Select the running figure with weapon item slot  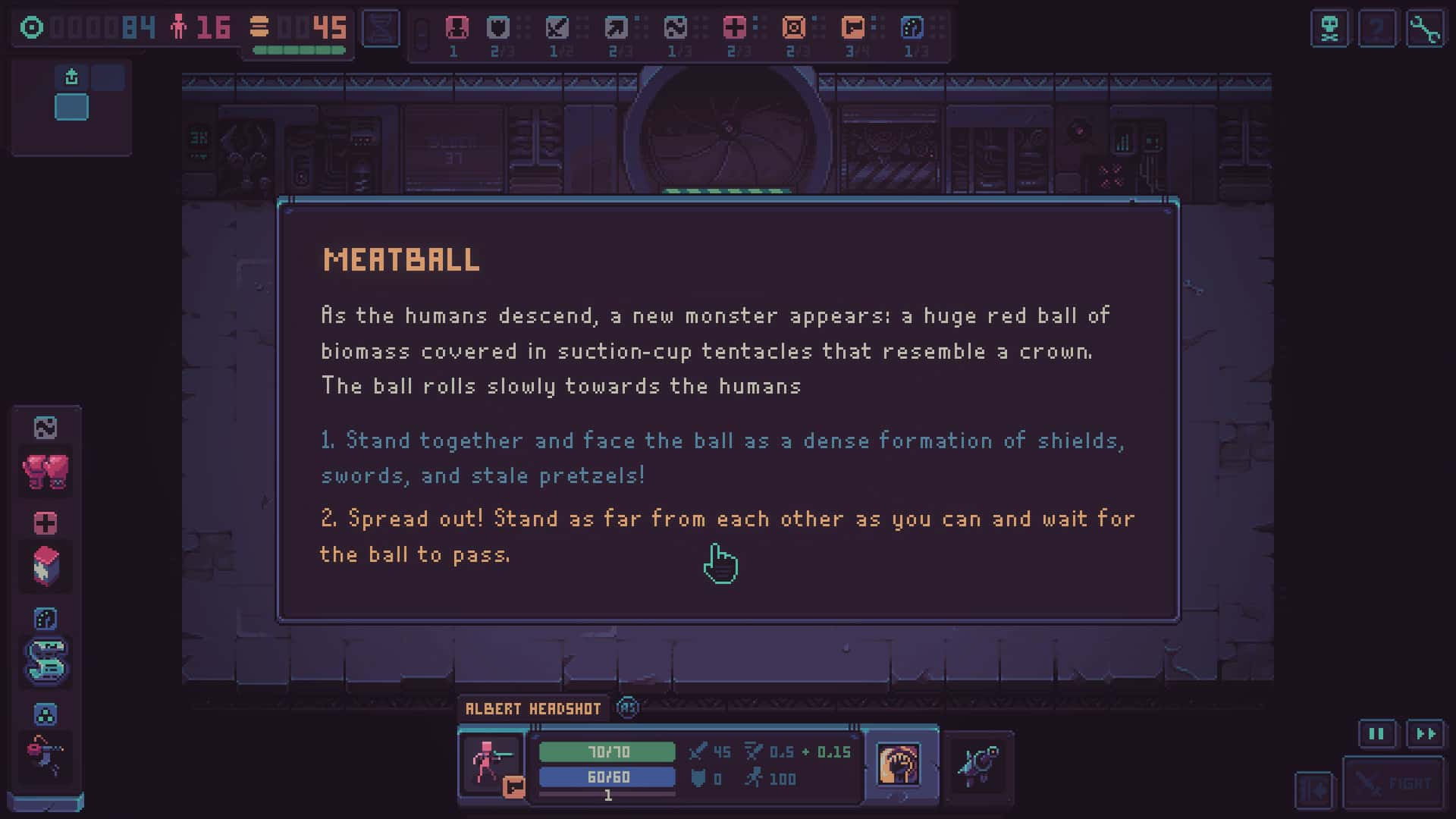(x=45, y=755)
